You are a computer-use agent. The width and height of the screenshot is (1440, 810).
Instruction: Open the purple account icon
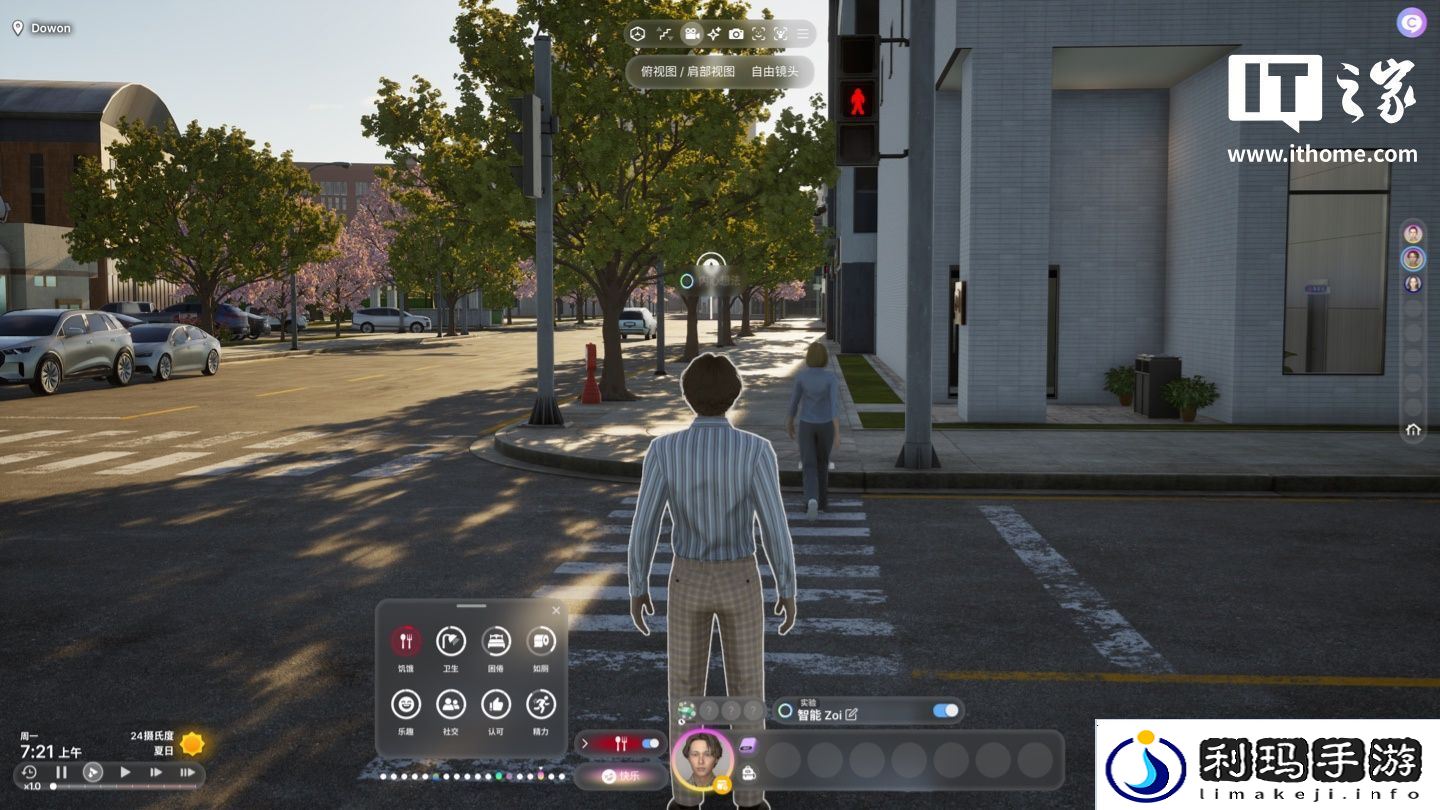coord(1411,23)
